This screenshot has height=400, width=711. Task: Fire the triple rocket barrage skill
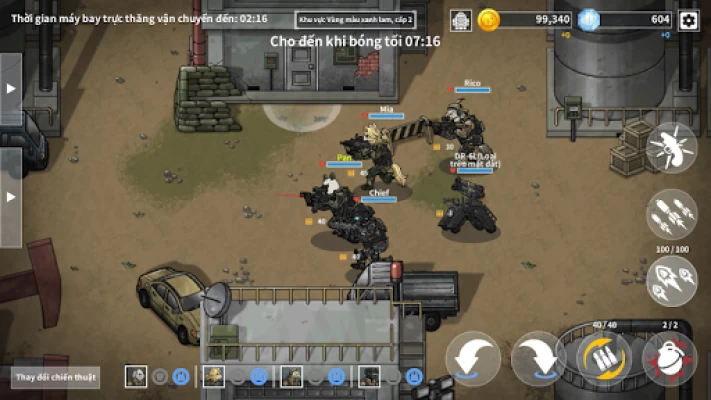click(x=671, y=213)
